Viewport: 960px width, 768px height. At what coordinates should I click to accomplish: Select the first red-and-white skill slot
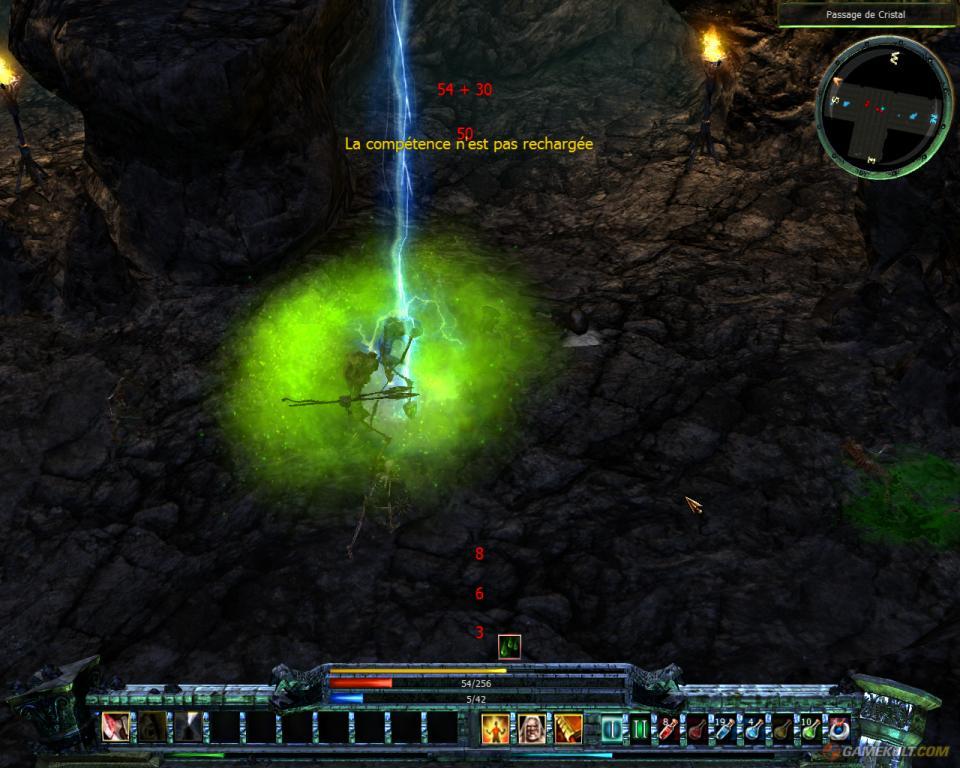tap(115, 727)
